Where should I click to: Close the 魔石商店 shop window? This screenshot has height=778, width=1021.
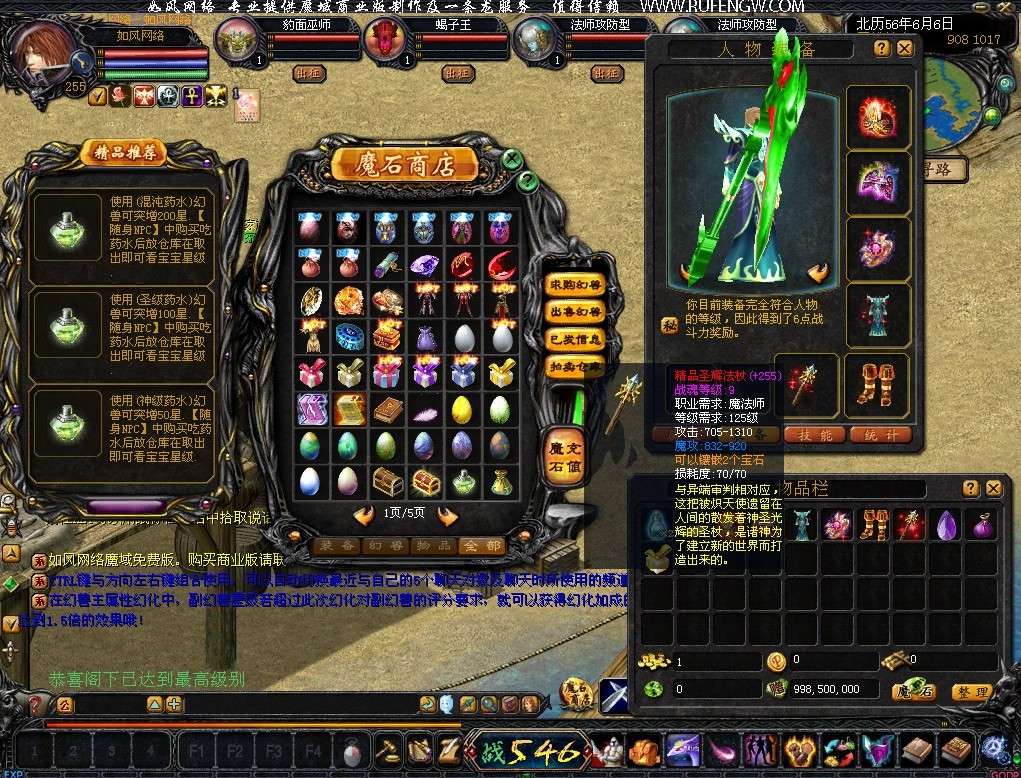point(511,159)
